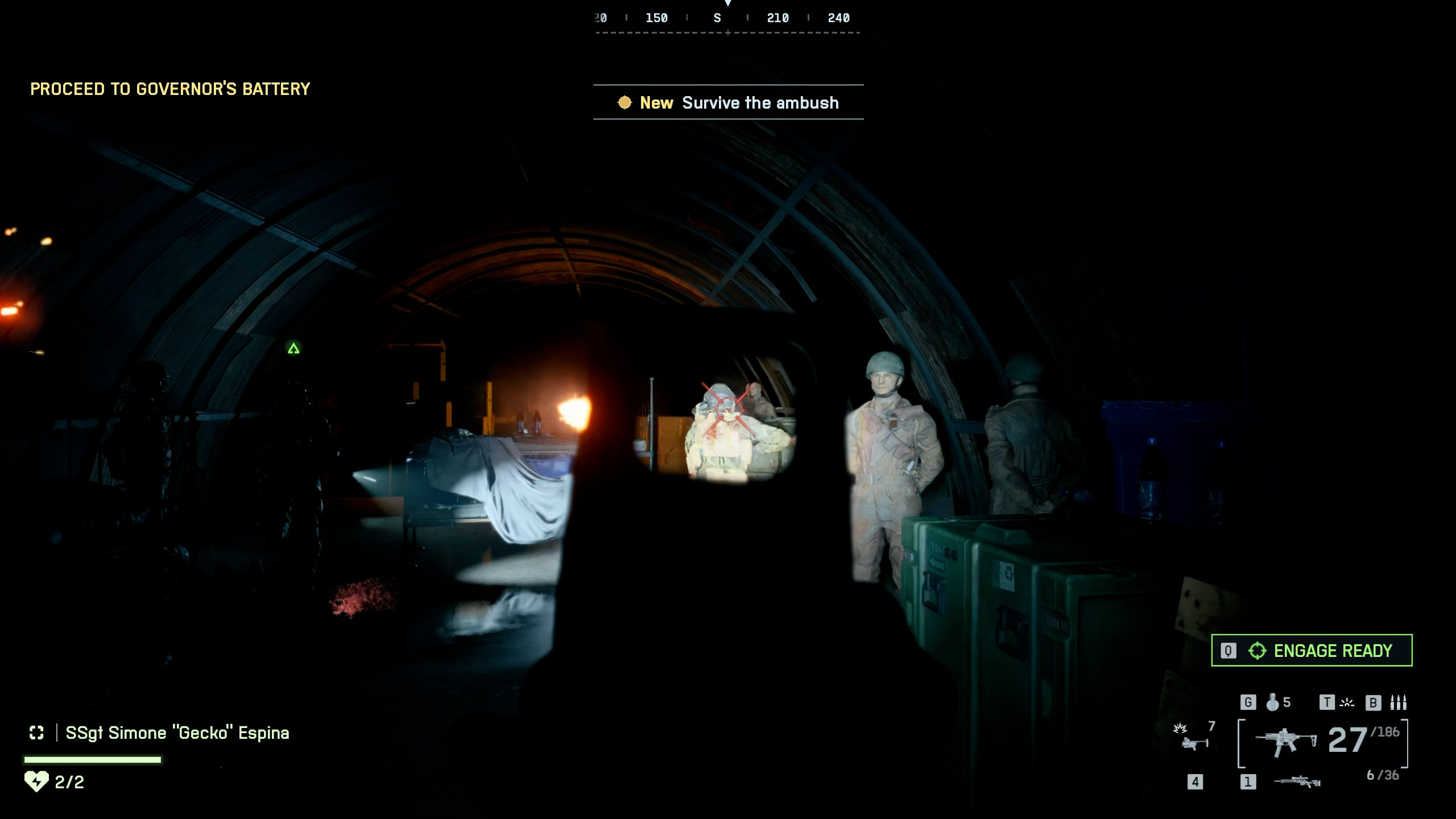Select squad member Simone "Gecko" Espina's name
1456x819 pixels.
(x=177, y=733)
